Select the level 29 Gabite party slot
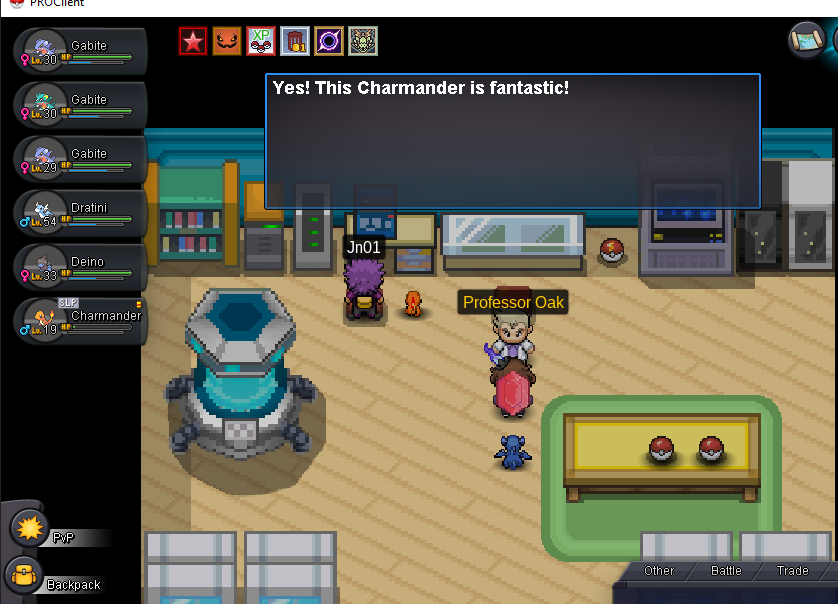The width and height of the screenshot is (838, 604). tap(82, 160)
